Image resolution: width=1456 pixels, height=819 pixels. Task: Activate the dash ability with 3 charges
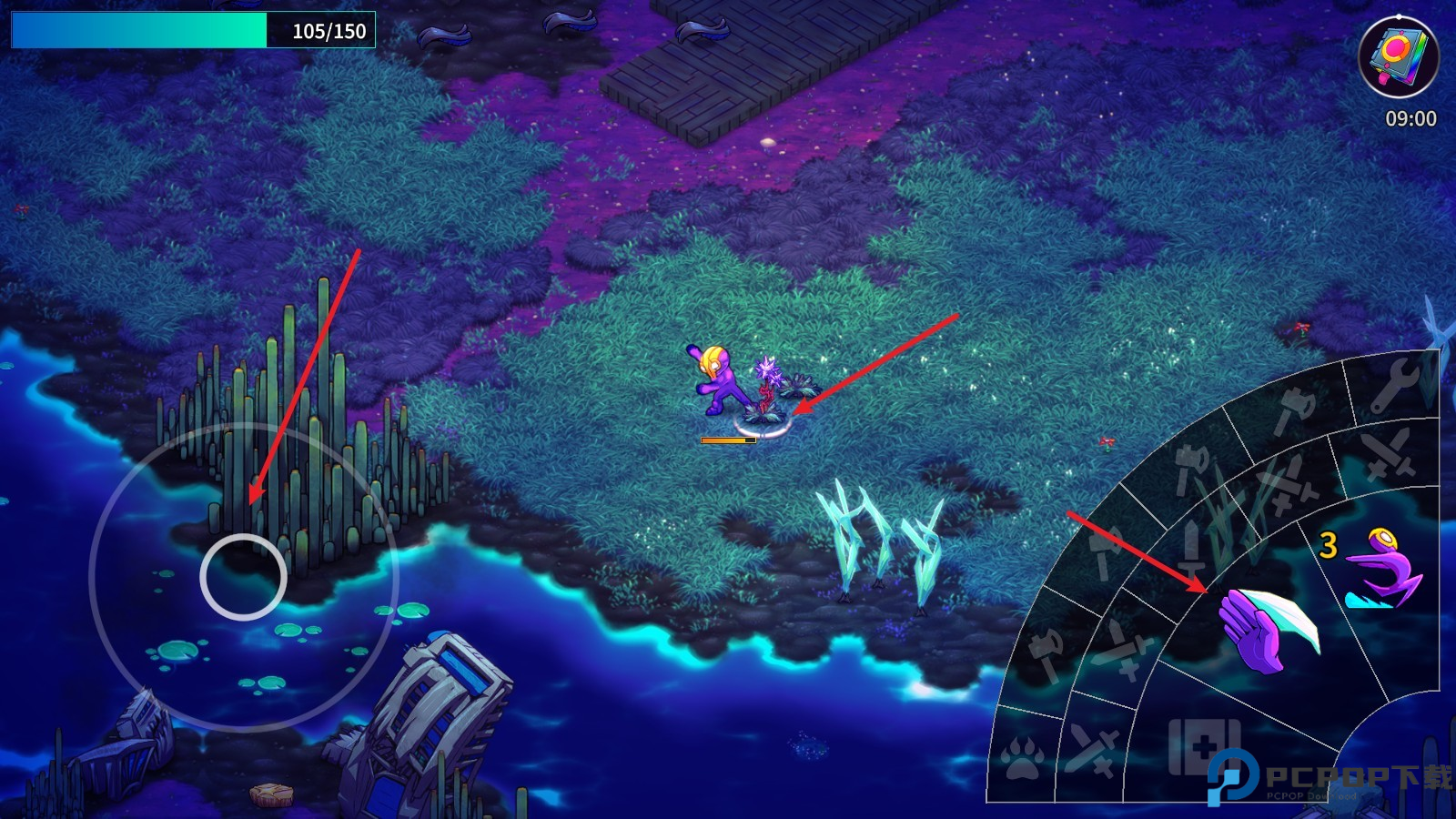tap(1381, 570)
